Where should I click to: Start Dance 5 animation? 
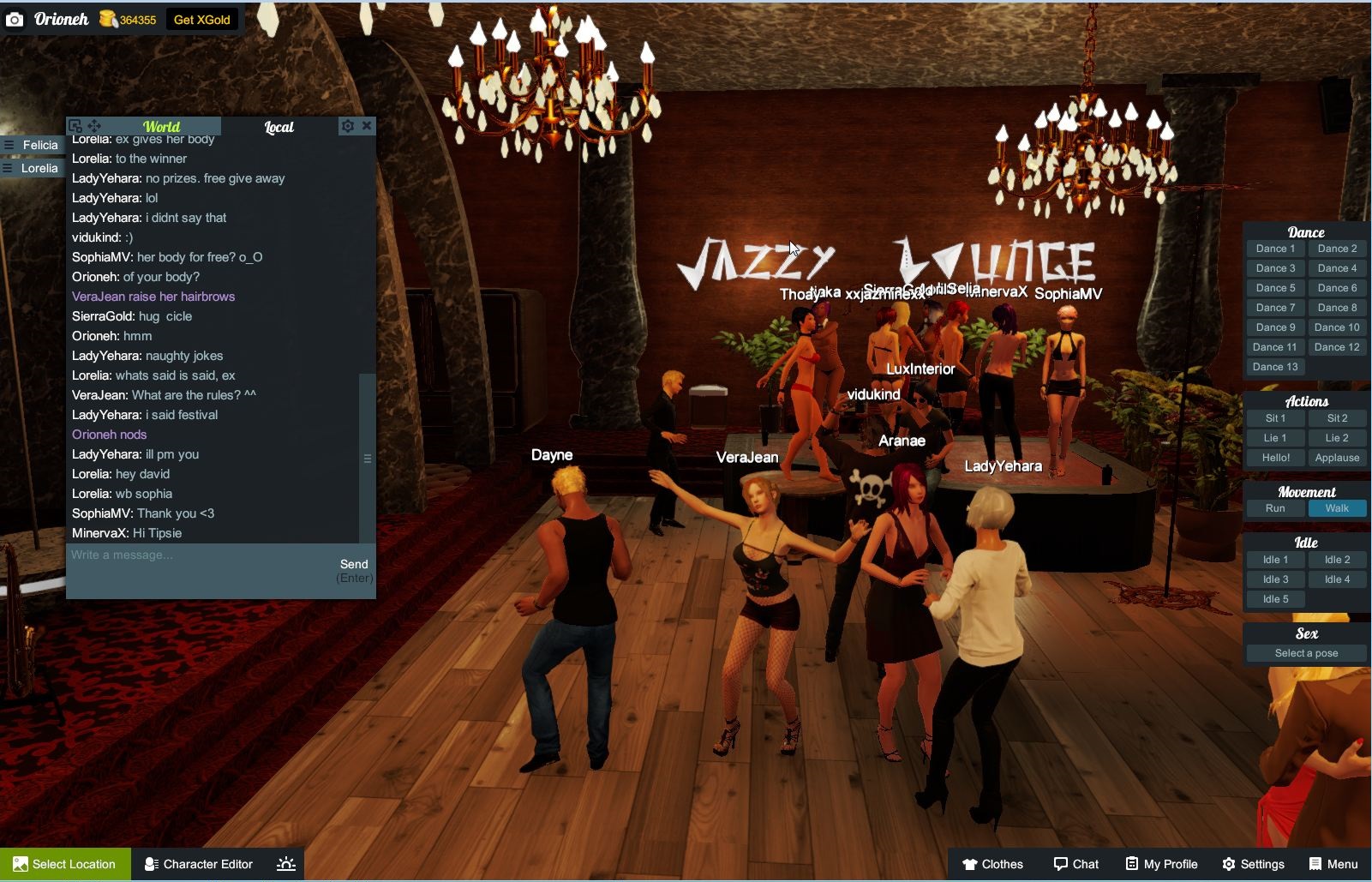(1274, 287)
